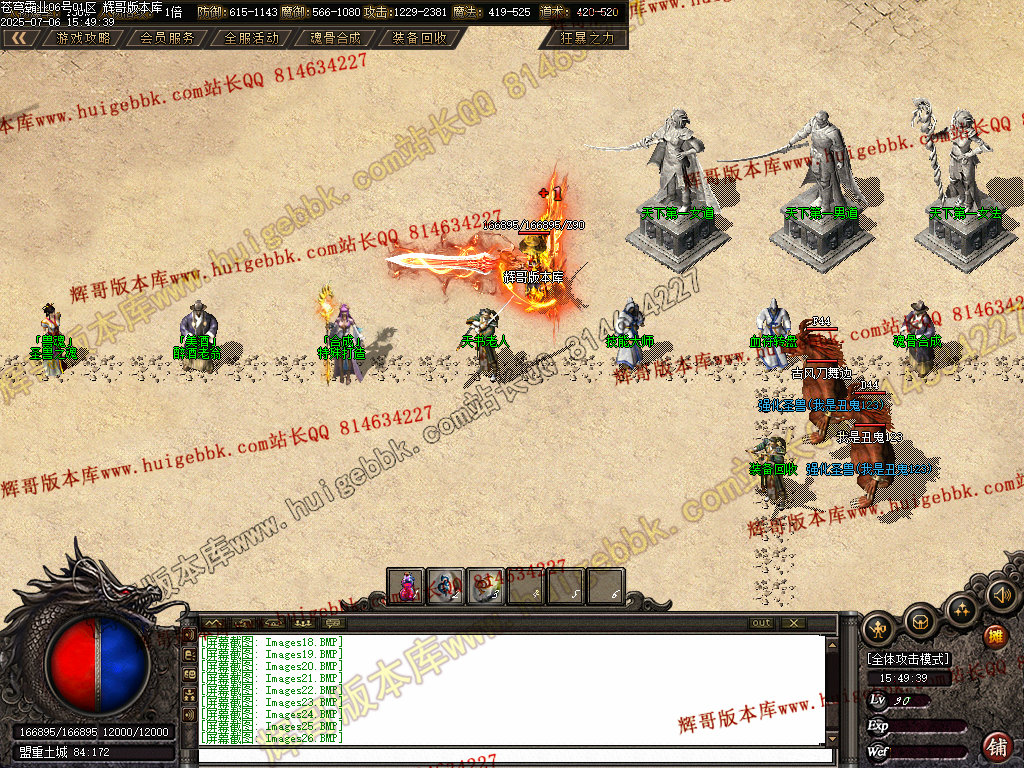This screenshot has width=1024, height=768.
Task: Activate the 狂暴之力 berserk power button
Action: click(x=588, y=38)
